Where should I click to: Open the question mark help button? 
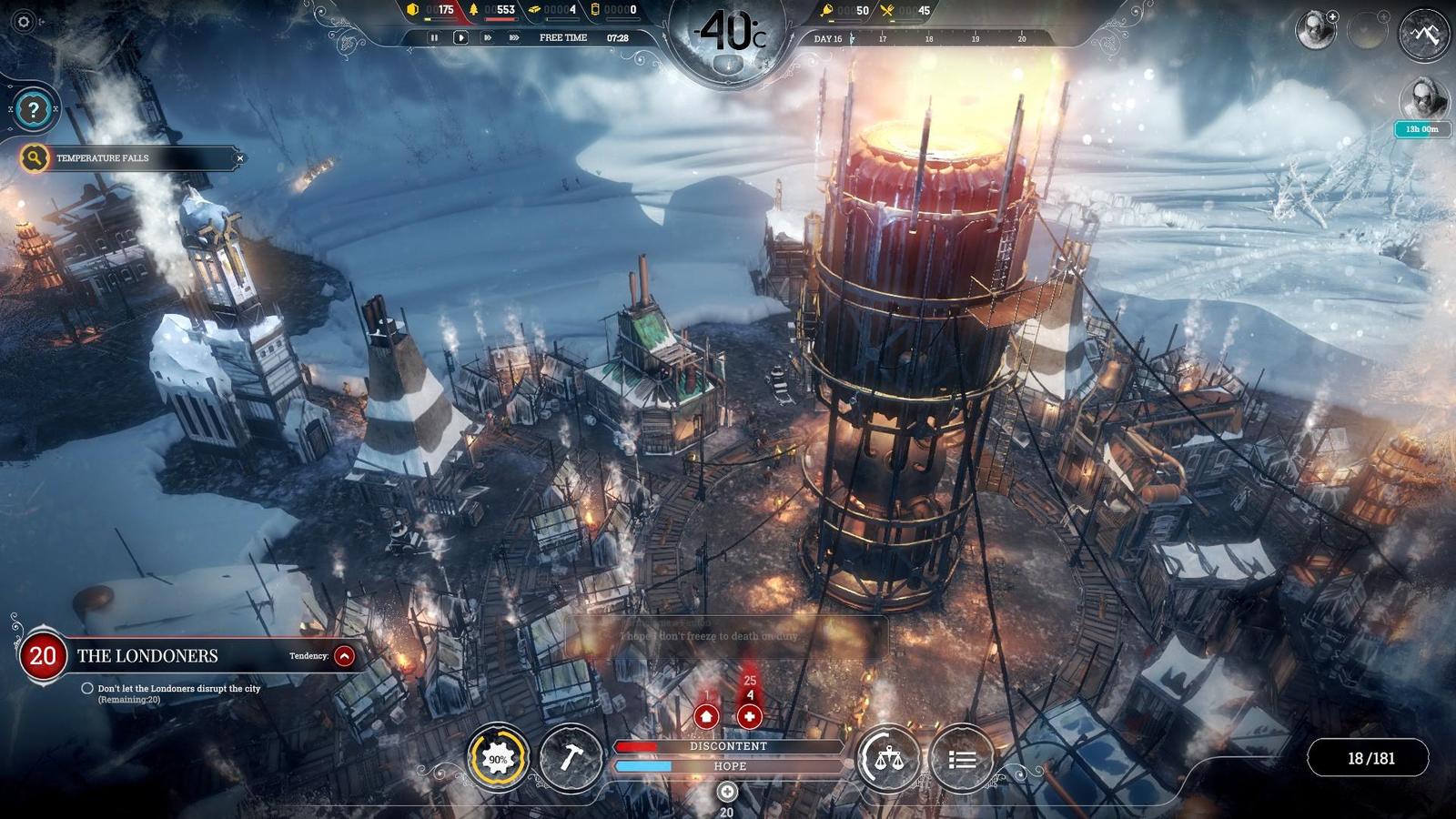click(x=34, y=110)
